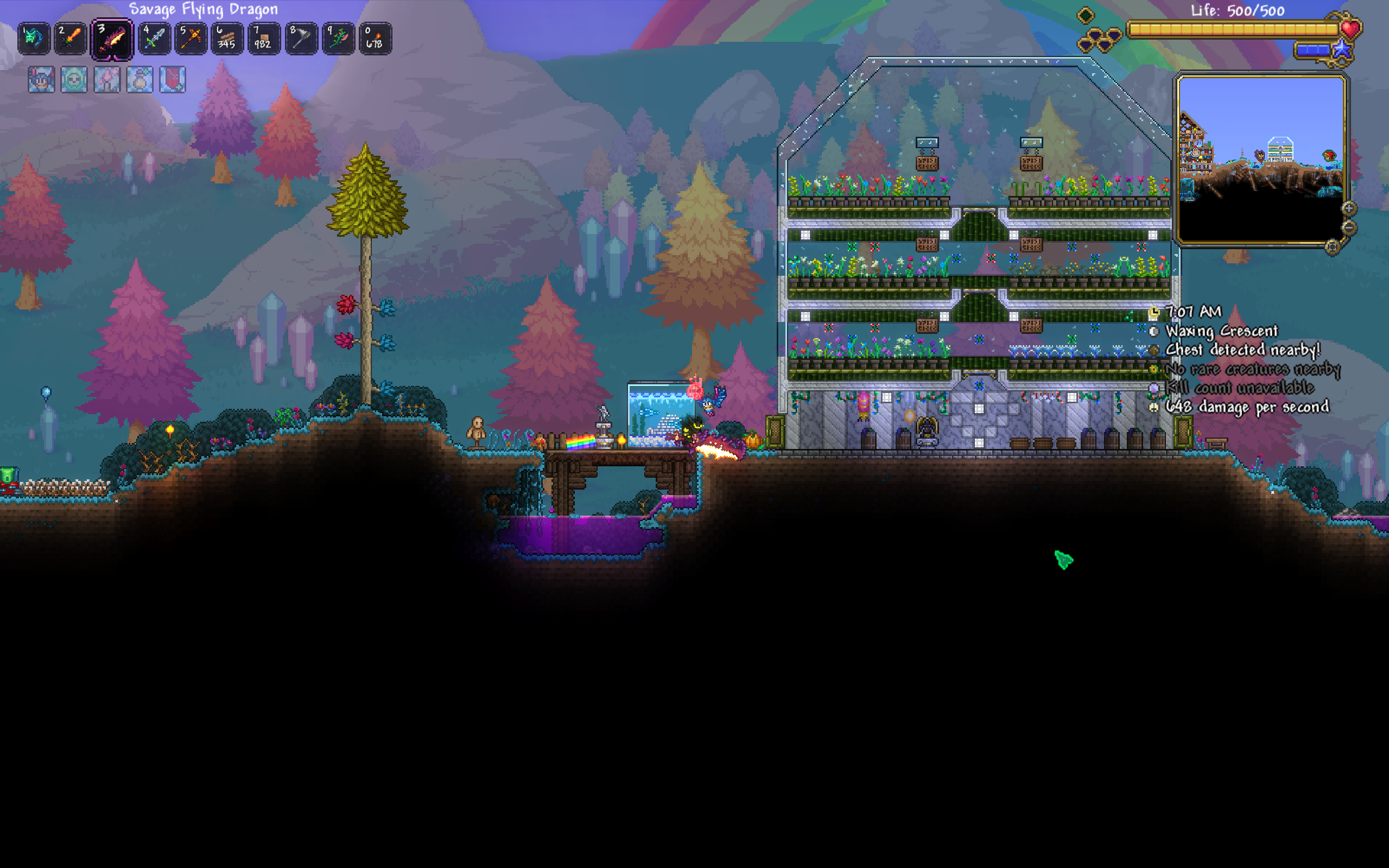
Task: Select the Savage Flying Dragon hotbar slot
Action: pyautogui.click(x=112, y=39)
